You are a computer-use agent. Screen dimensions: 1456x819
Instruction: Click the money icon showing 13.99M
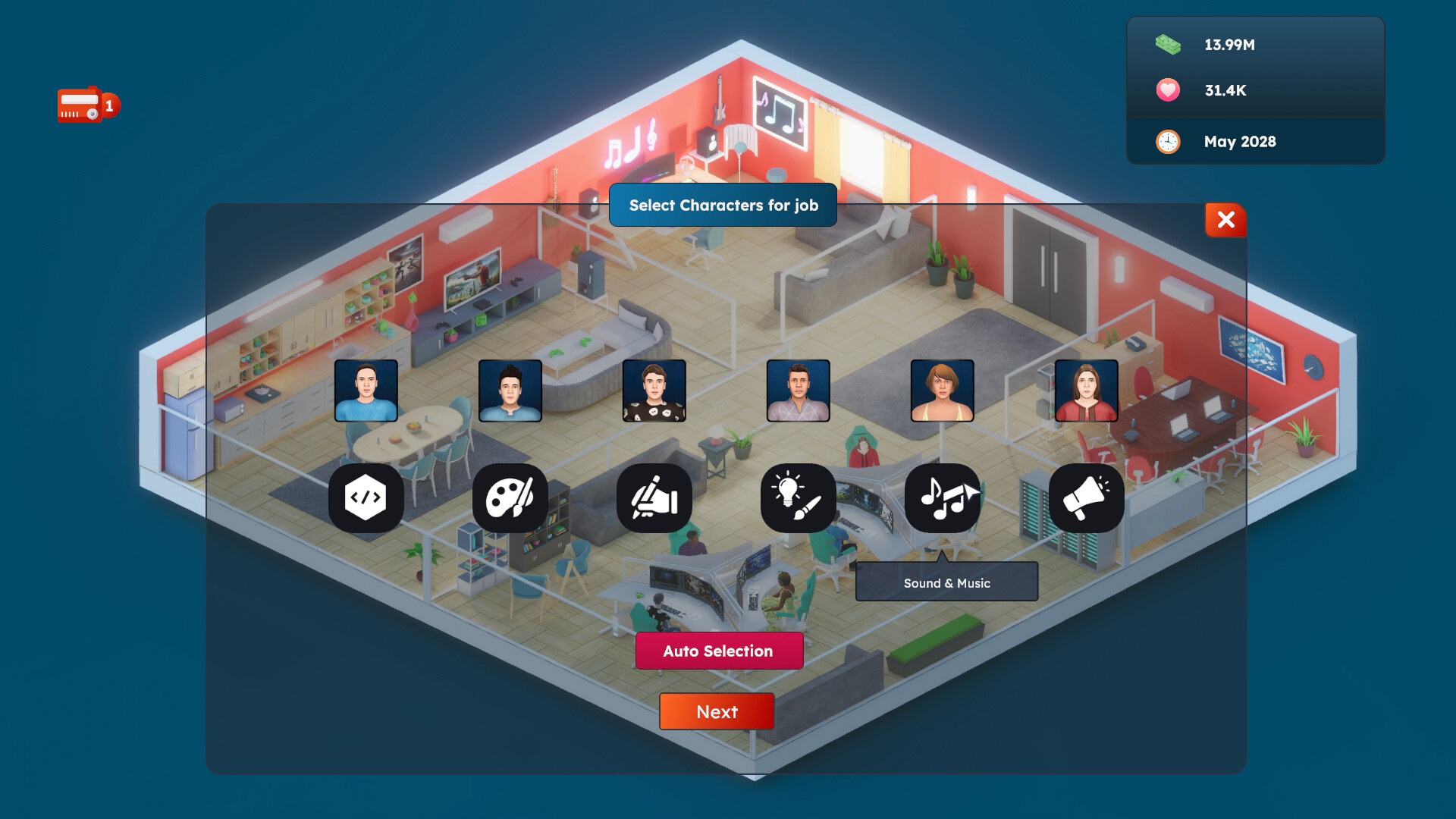(x=1166, y=45)
